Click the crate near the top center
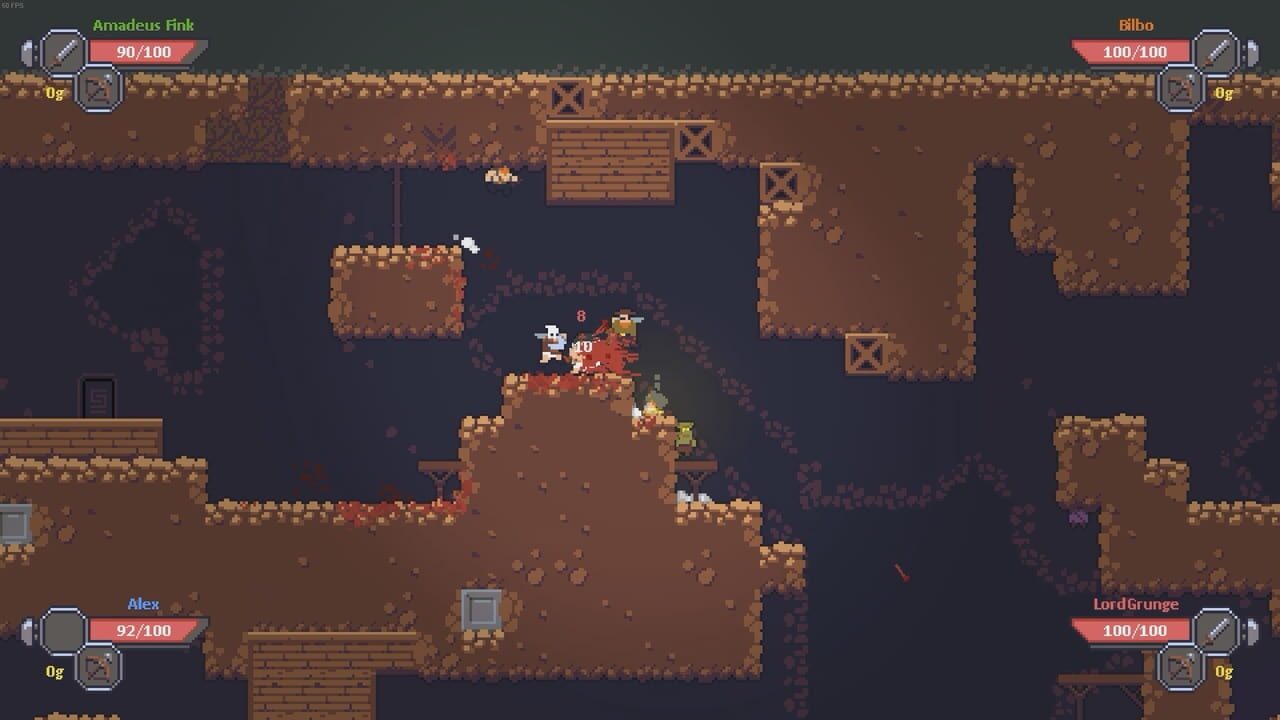This screenshot has height=720, width=1280. 568,100
